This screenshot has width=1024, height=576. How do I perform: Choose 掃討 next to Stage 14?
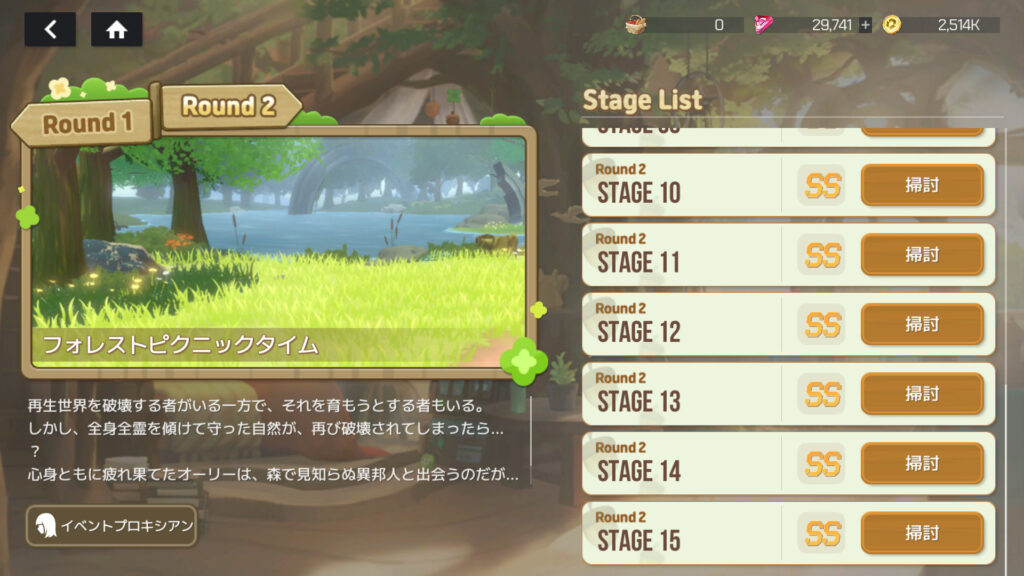(x=922, y=463)
